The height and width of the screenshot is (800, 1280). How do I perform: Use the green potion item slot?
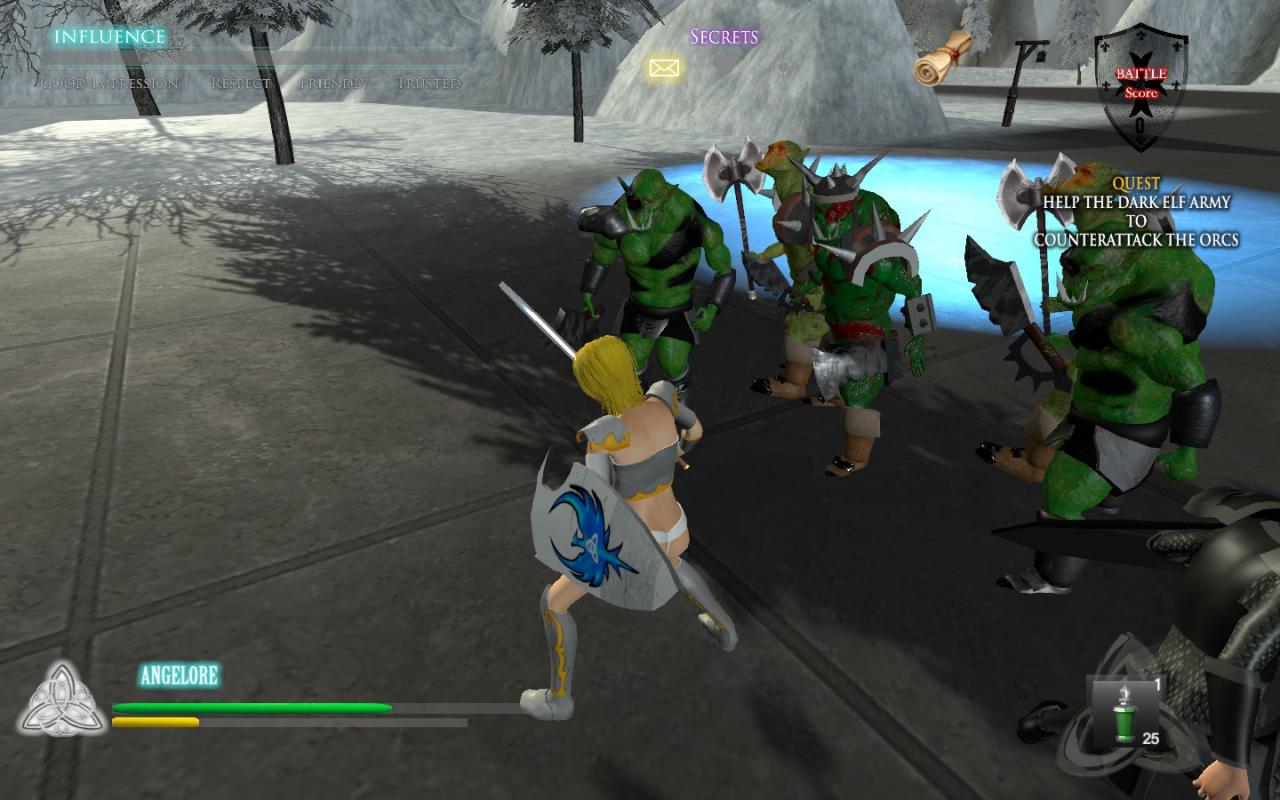(x=1125, y=712)
